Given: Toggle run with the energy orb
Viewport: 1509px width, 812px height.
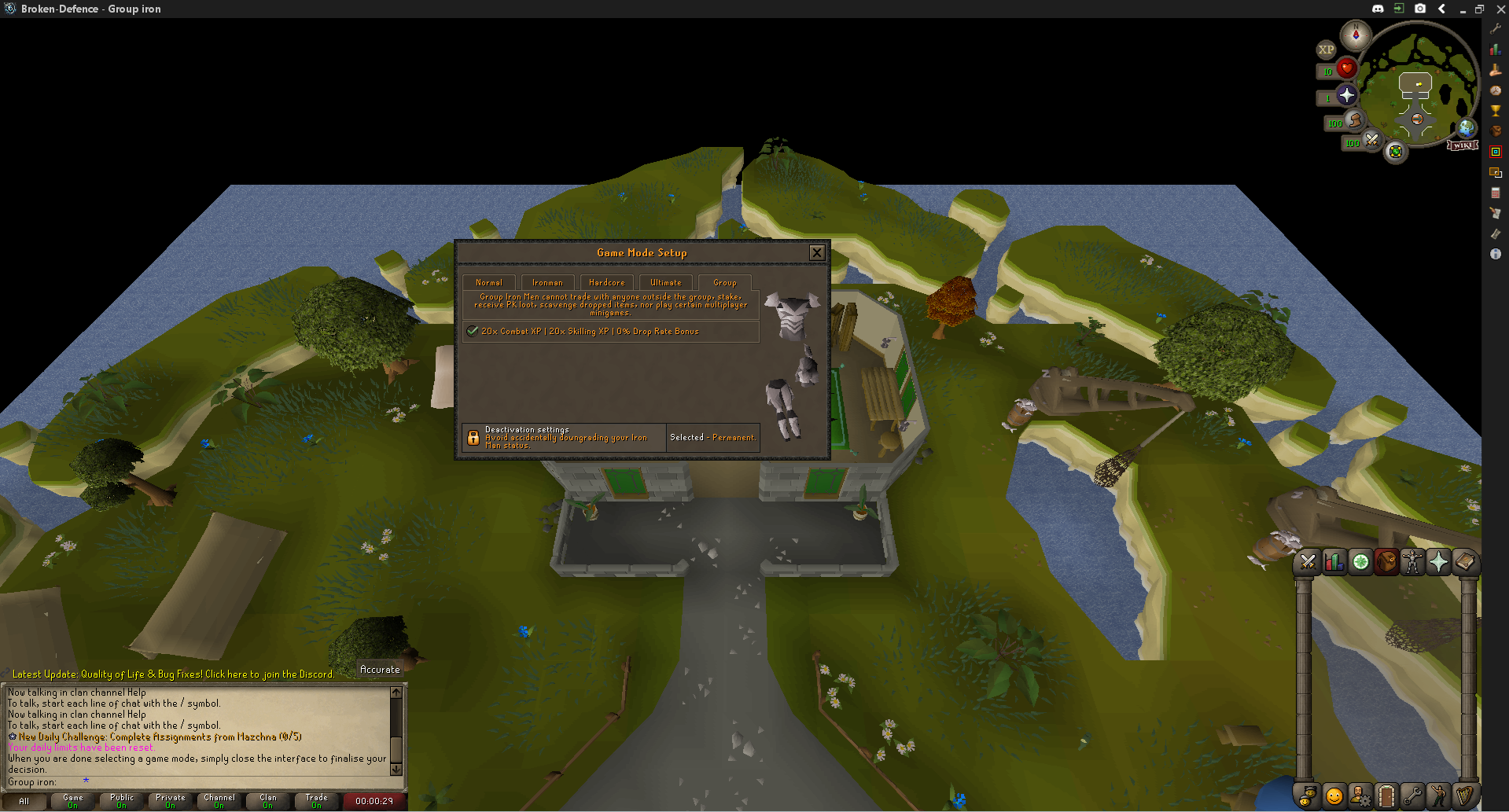Looking at the screenshot, I should 1354,122.
